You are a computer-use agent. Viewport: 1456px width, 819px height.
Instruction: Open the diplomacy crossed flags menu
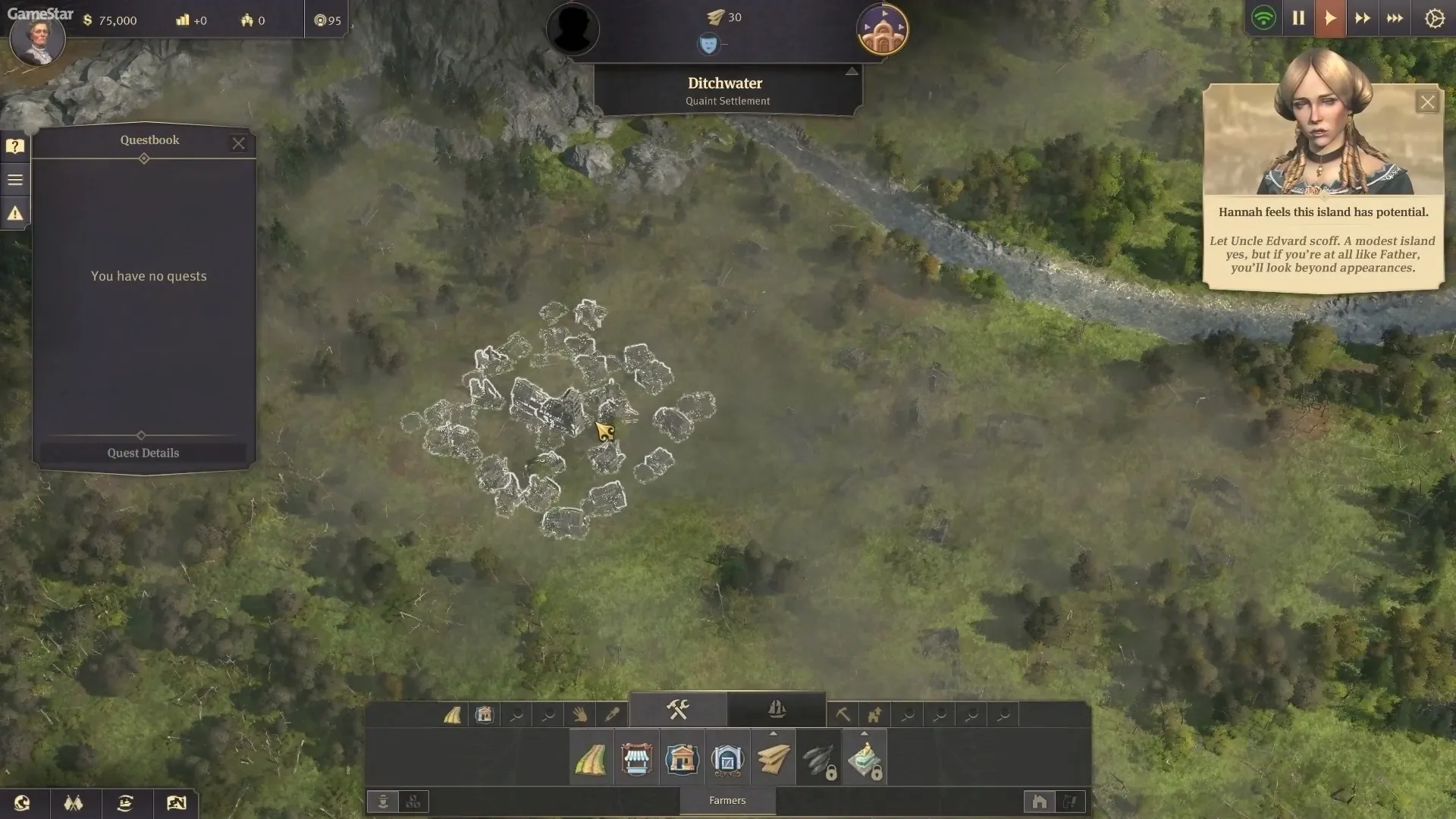[74, 803]
